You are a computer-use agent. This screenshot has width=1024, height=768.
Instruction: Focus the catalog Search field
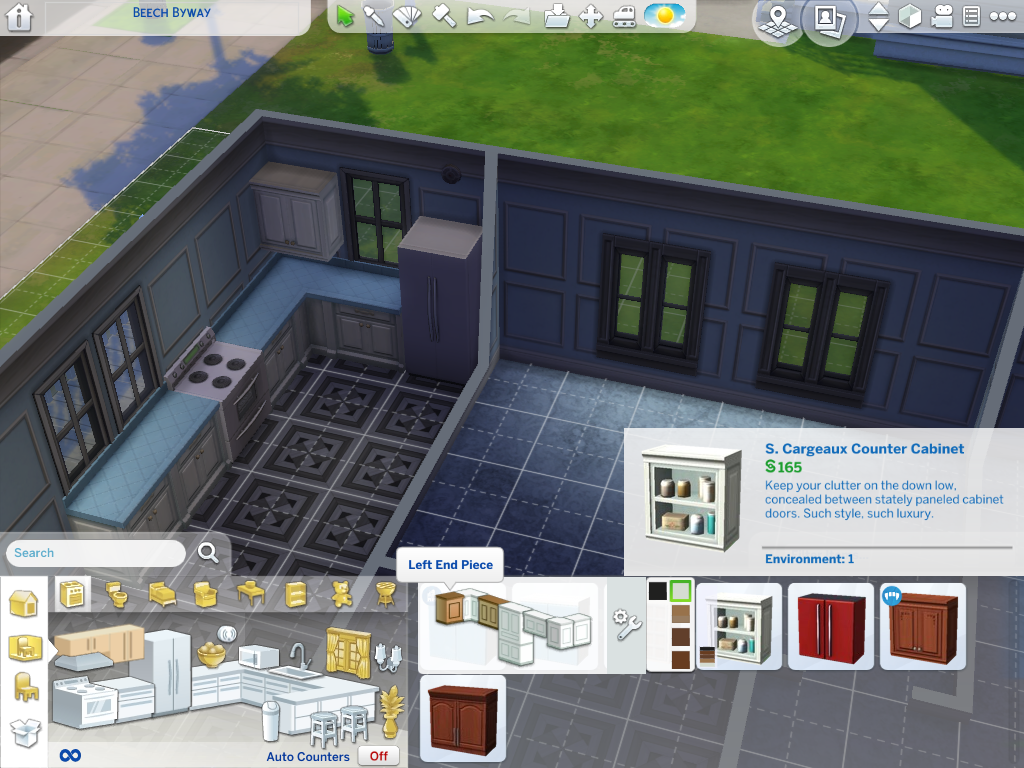tap(97, 553)
